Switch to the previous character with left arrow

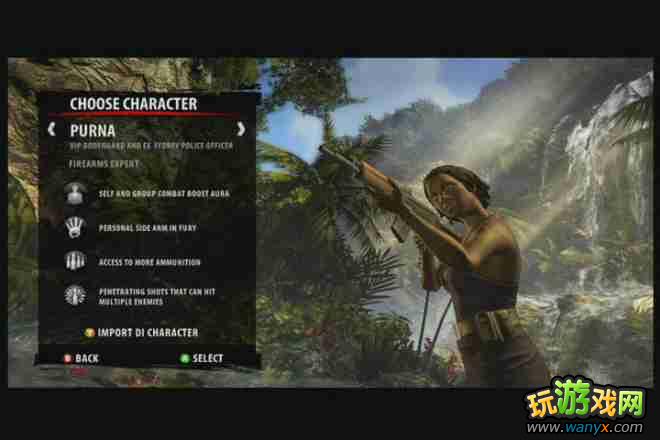click(x=51, y=129)
